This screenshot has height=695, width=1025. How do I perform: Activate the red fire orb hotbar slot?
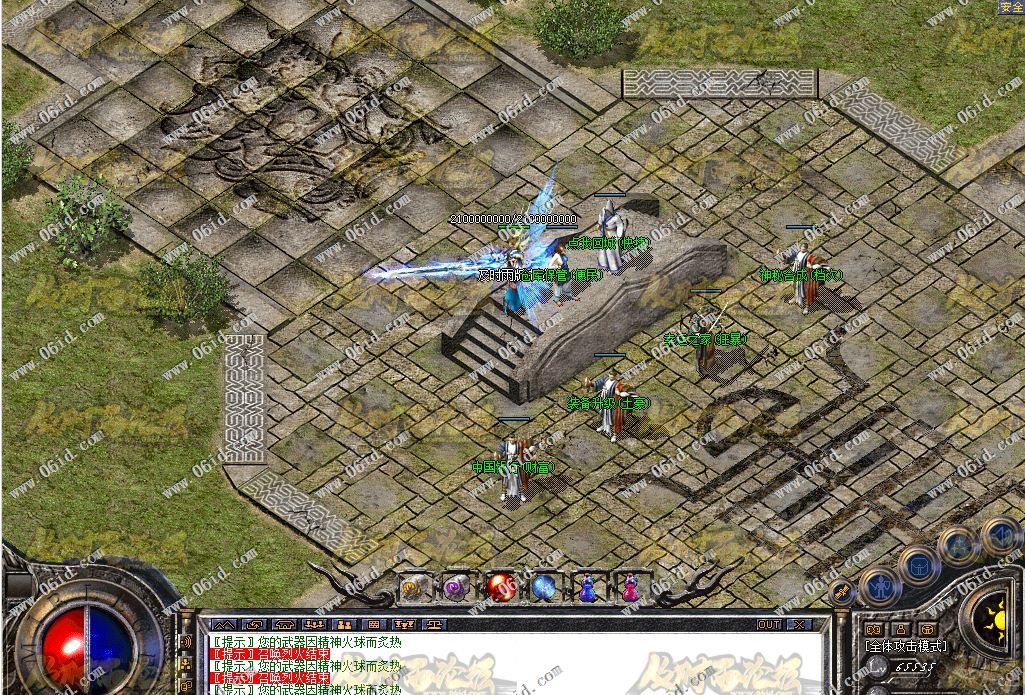pos(500,587)
